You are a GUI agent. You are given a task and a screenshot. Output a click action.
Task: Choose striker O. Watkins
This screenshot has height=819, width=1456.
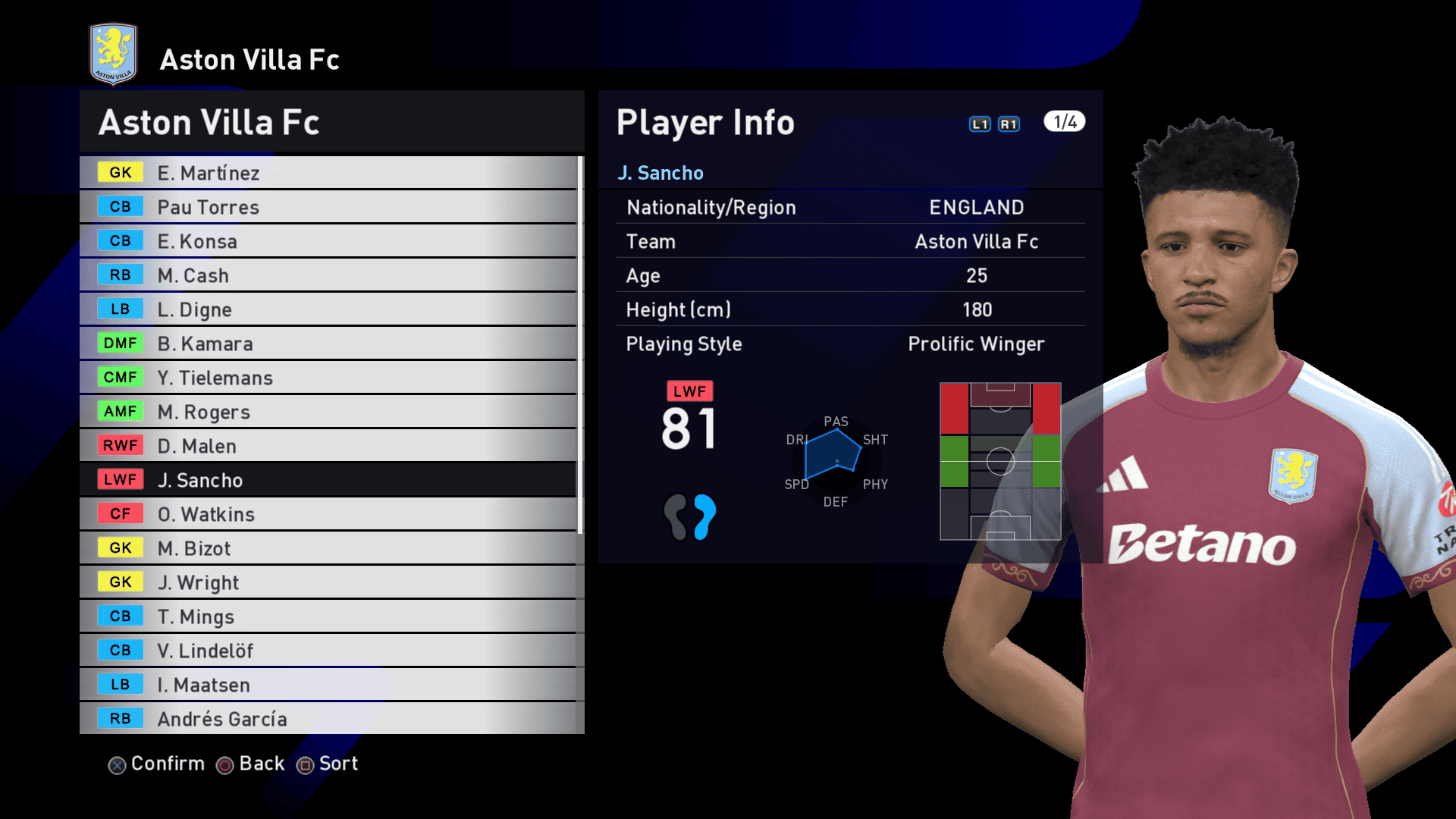(328, 514)
